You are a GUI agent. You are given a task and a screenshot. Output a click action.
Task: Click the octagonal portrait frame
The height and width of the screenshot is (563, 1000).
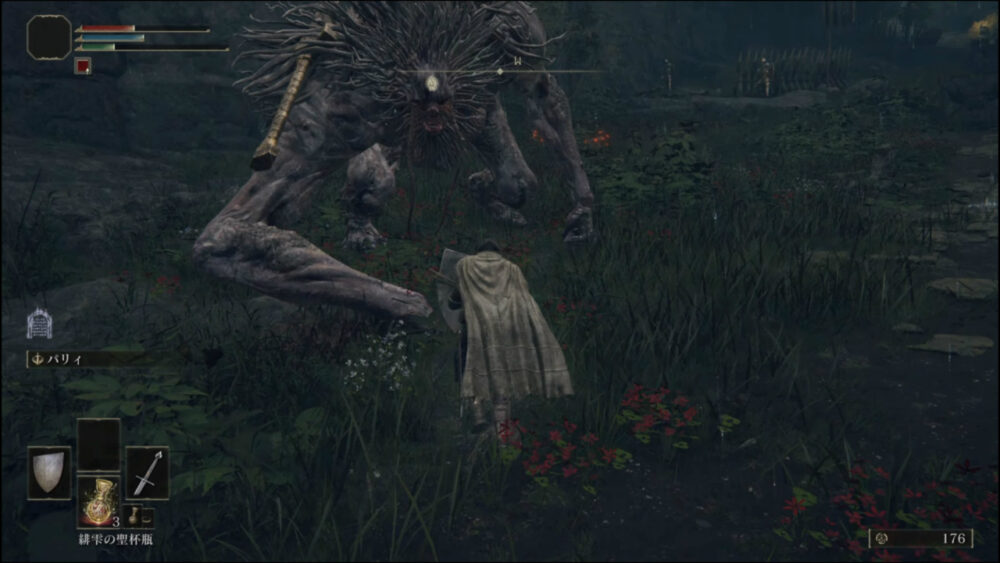(x=49, y=37)
